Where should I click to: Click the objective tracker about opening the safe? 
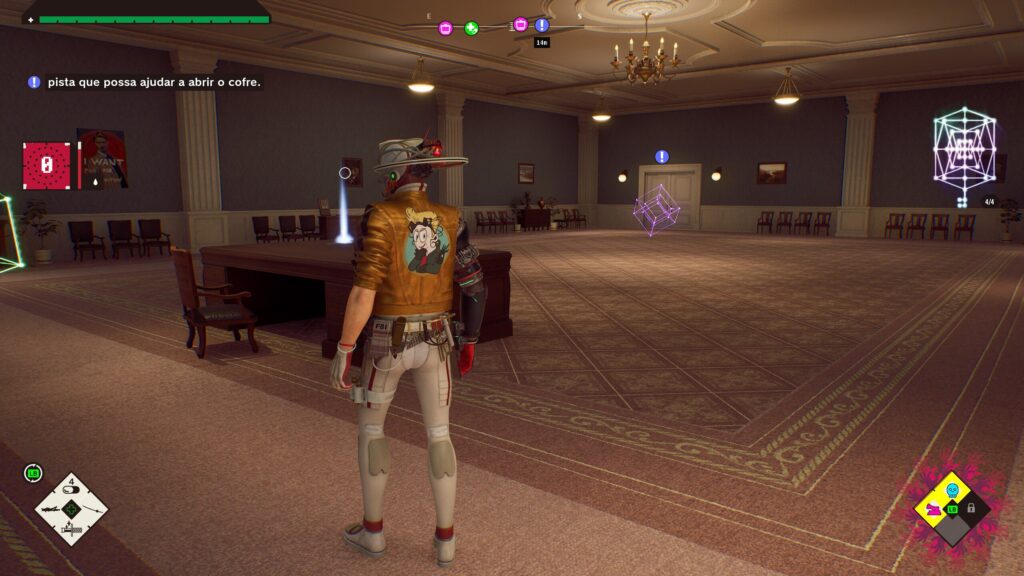point(145,82)
